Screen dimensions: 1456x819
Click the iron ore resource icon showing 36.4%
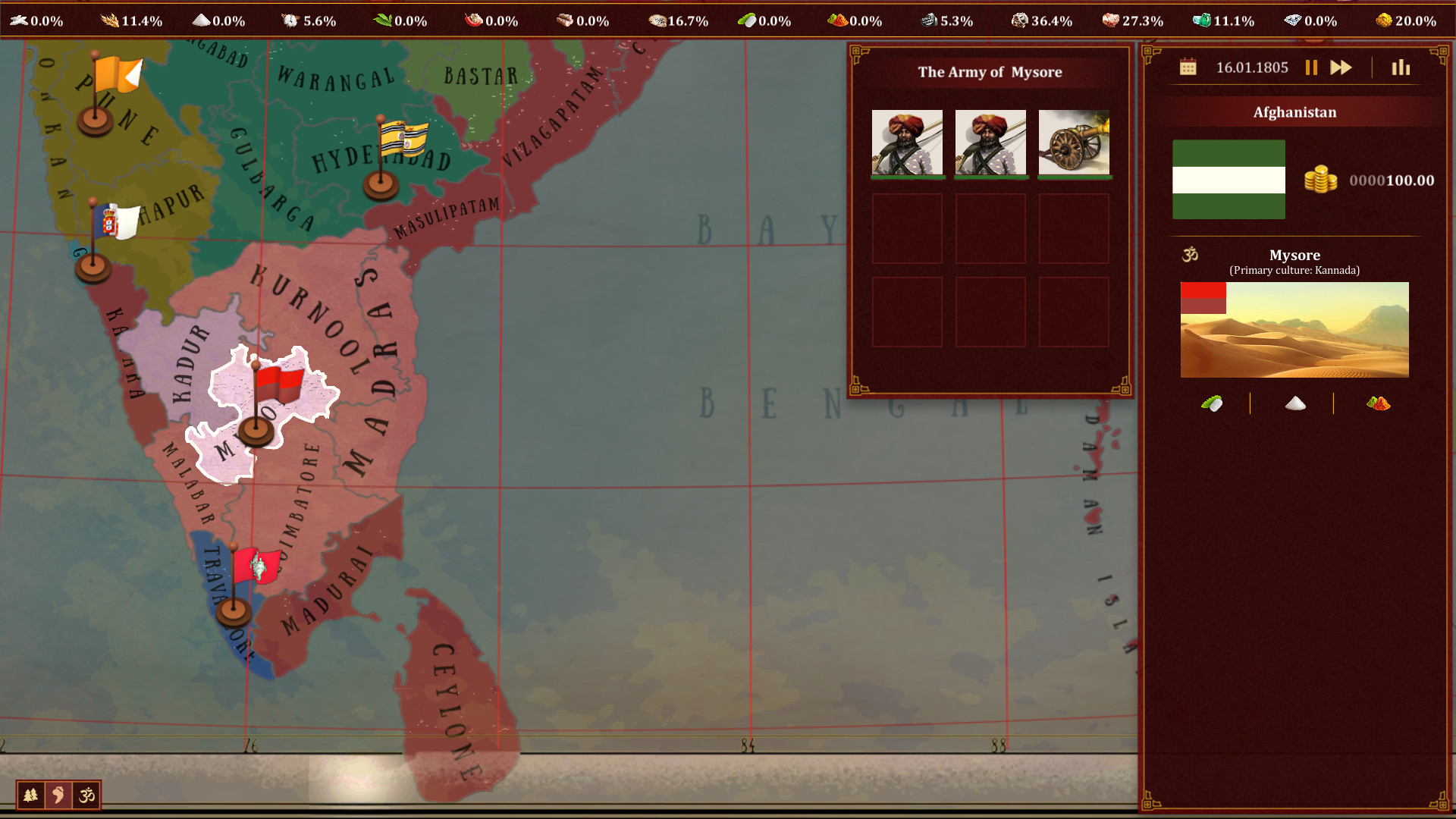click(x=1020, y=20)
